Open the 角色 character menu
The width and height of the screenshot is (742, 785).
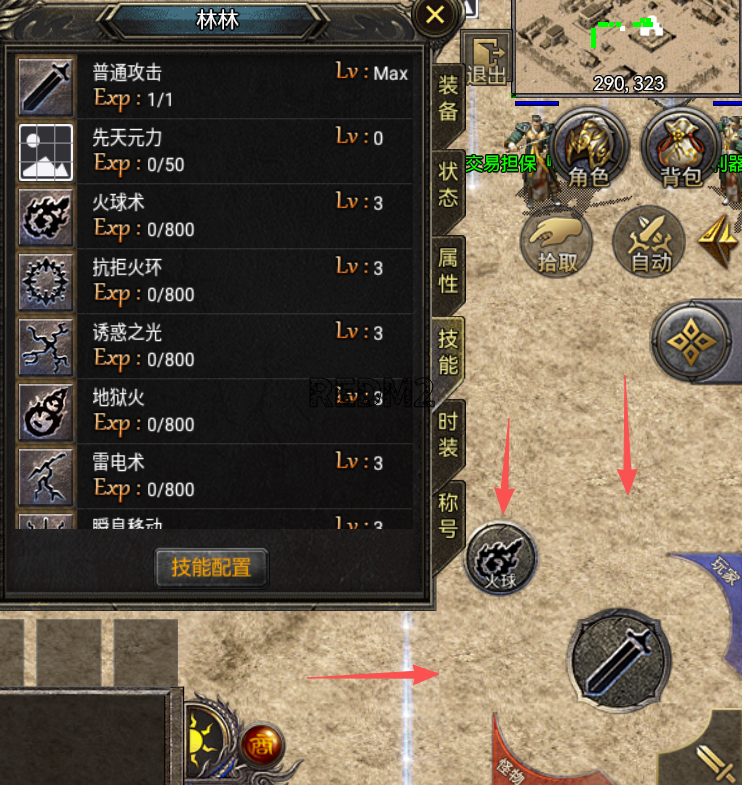coord(588,150)
